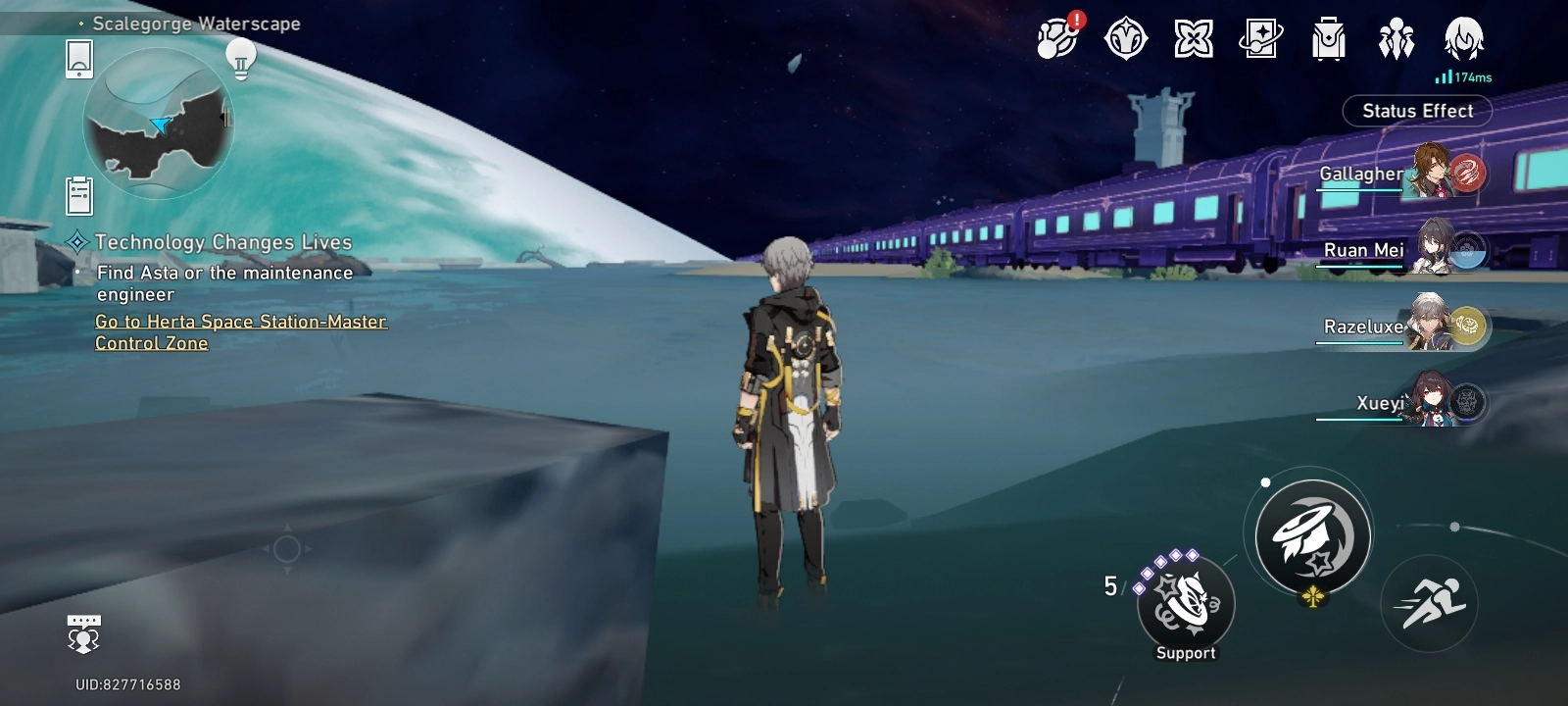
Task: Open messages icon with red notification badge
Action: click(1055, 39)
